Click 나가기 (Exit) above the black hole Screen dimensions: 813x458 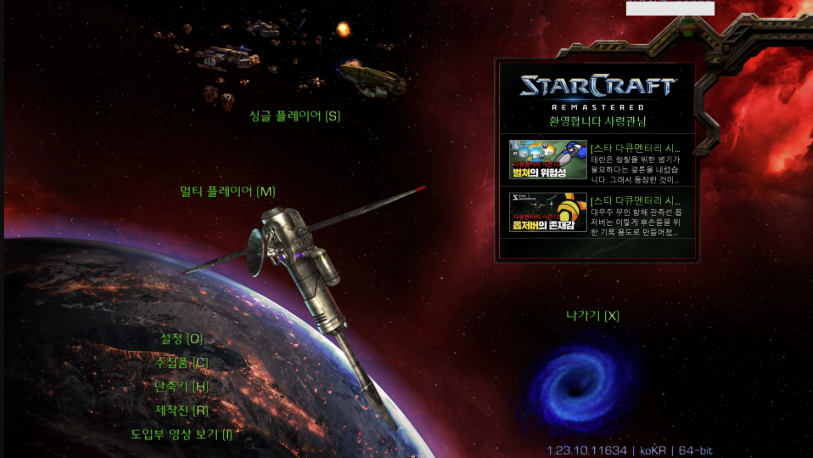[592, 316]
